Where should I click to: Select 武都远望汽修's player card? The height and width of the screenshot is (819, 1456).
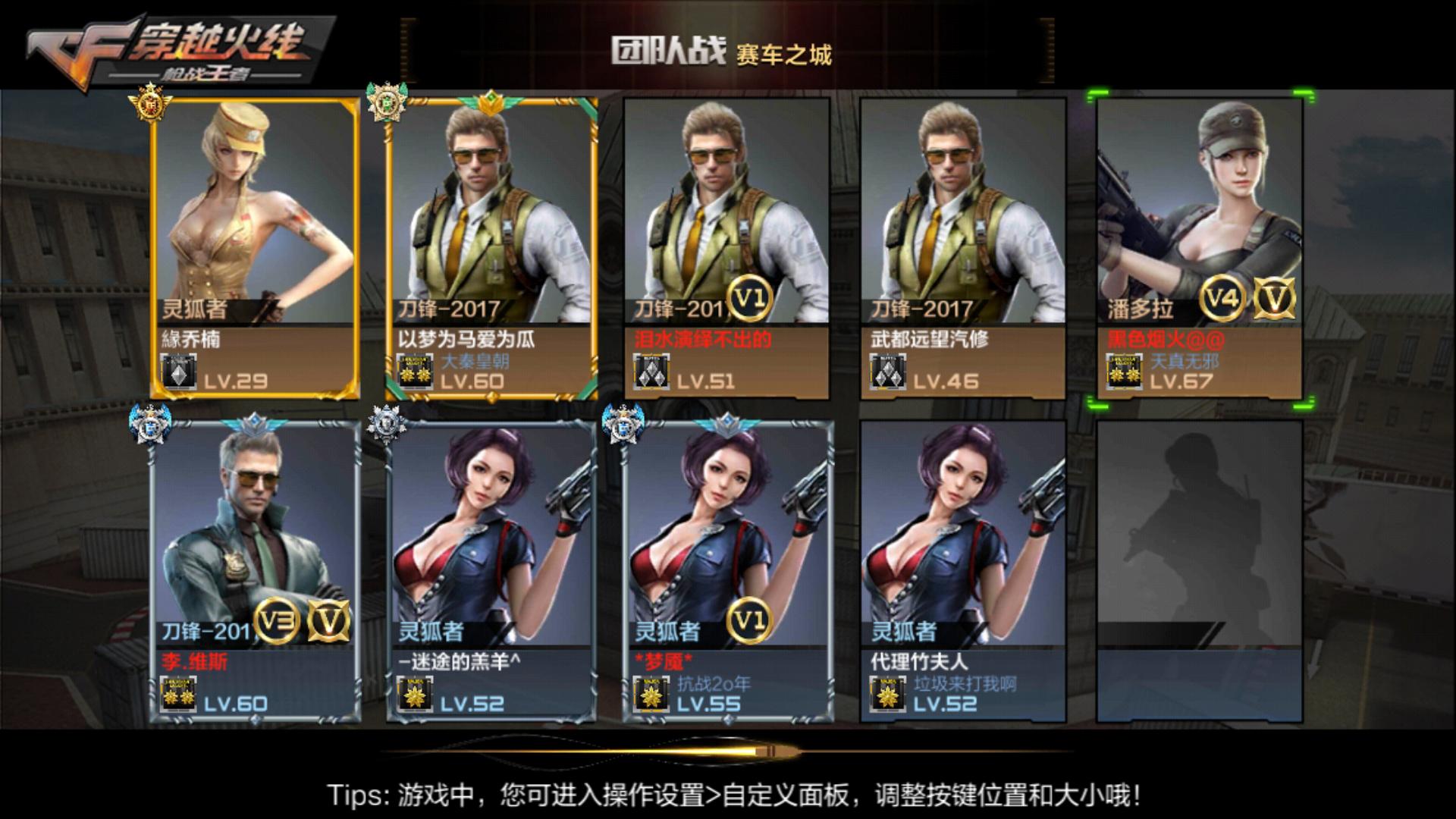tap(963, 227)
